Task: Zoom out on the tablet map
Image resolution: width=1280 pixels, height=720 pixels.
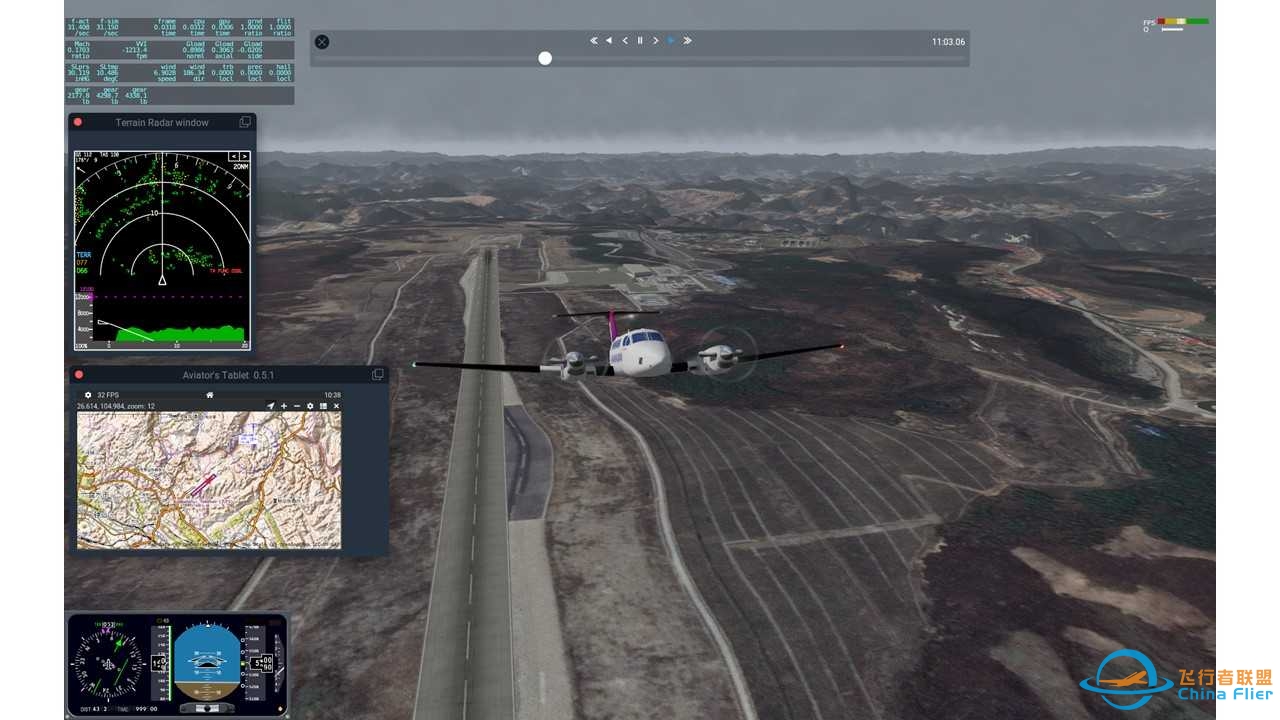Action: (x=297, y=406)
